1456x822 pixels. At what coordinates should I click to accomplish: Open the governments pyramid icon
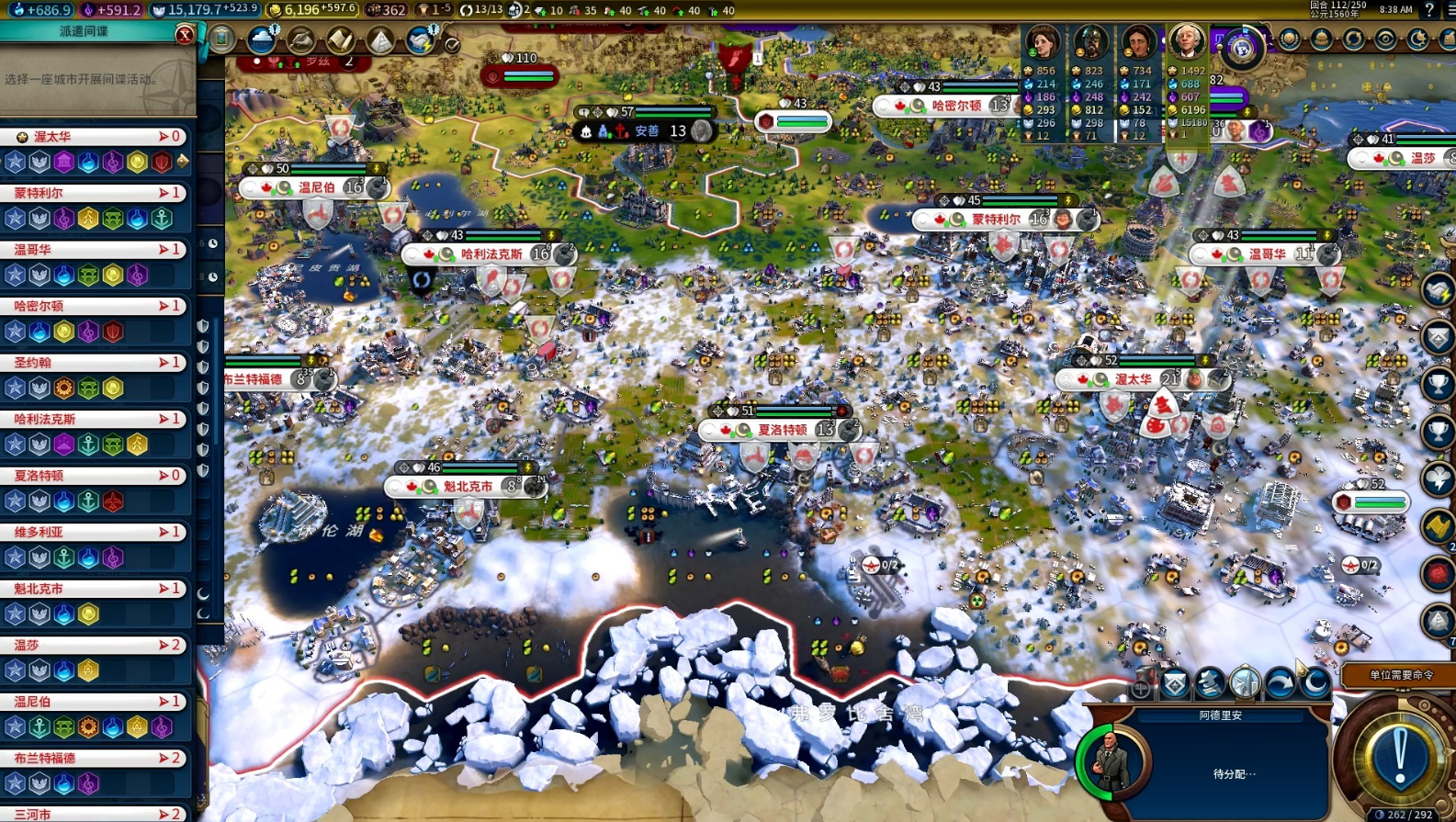(379, 39)
